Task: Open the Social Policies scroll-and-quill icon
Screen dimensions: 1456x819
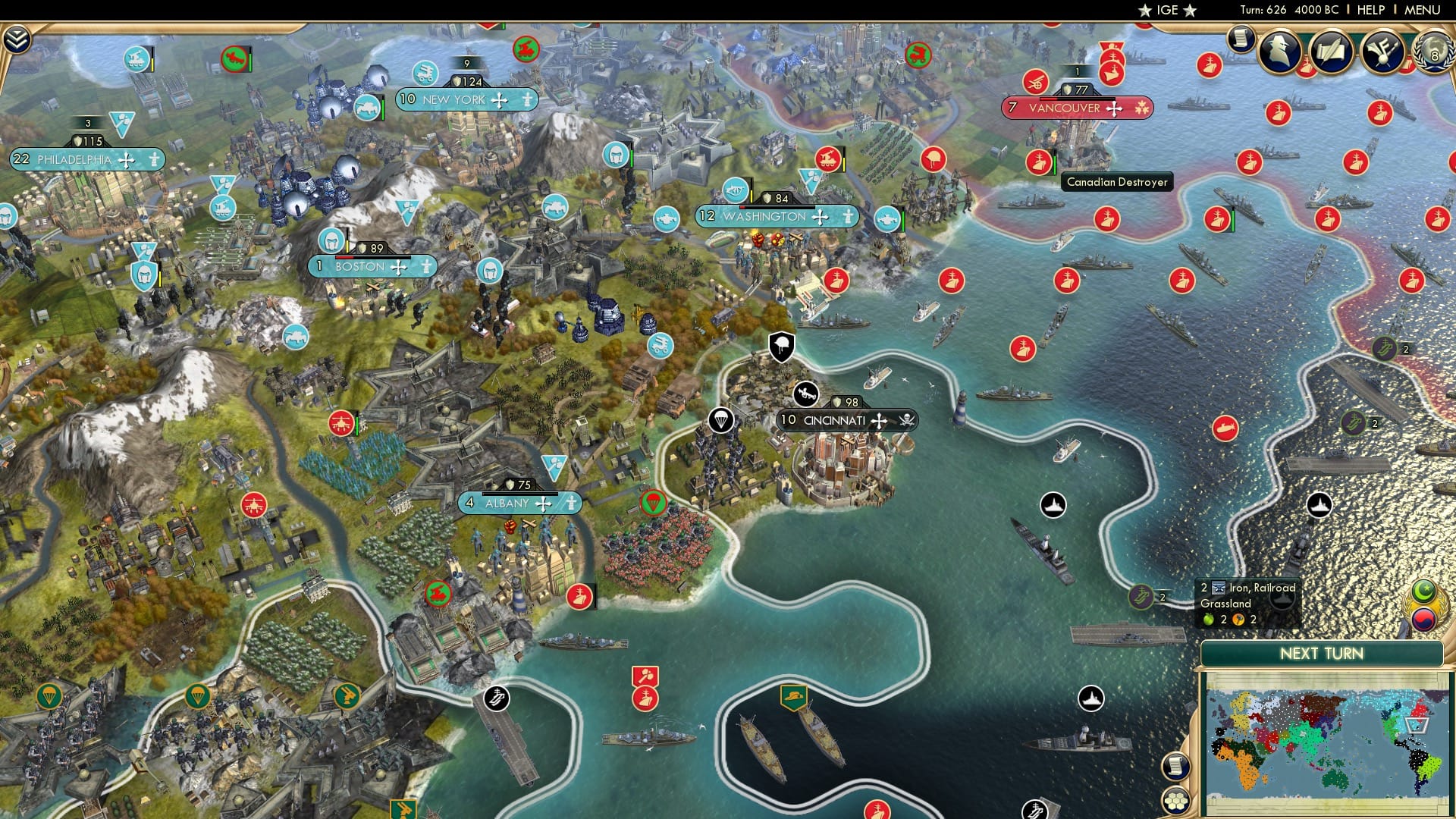Action: tap(1332, 52)
